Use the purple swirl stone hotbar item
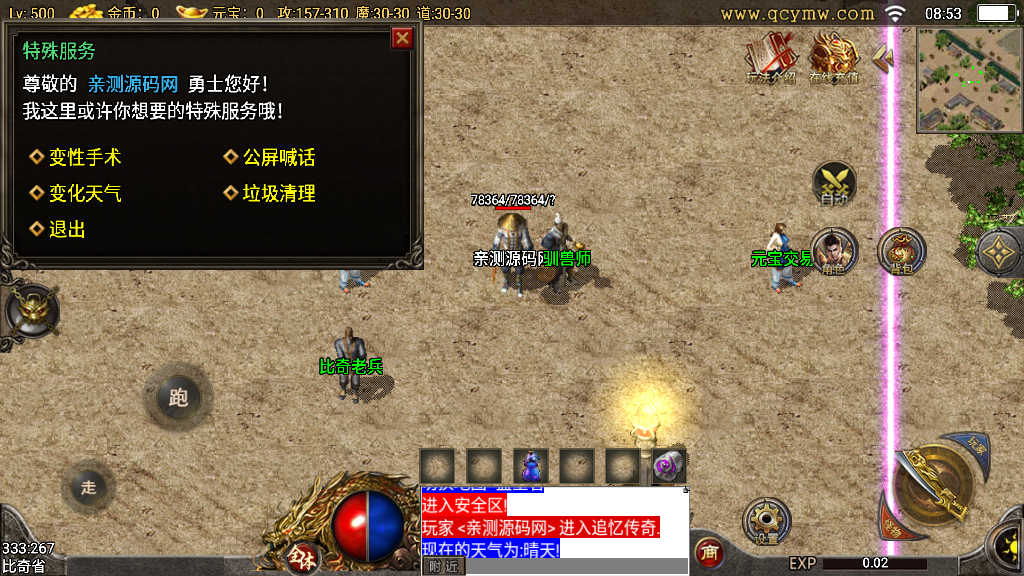The width and height of the screenshot is (1024, 576). pos(668,466)
